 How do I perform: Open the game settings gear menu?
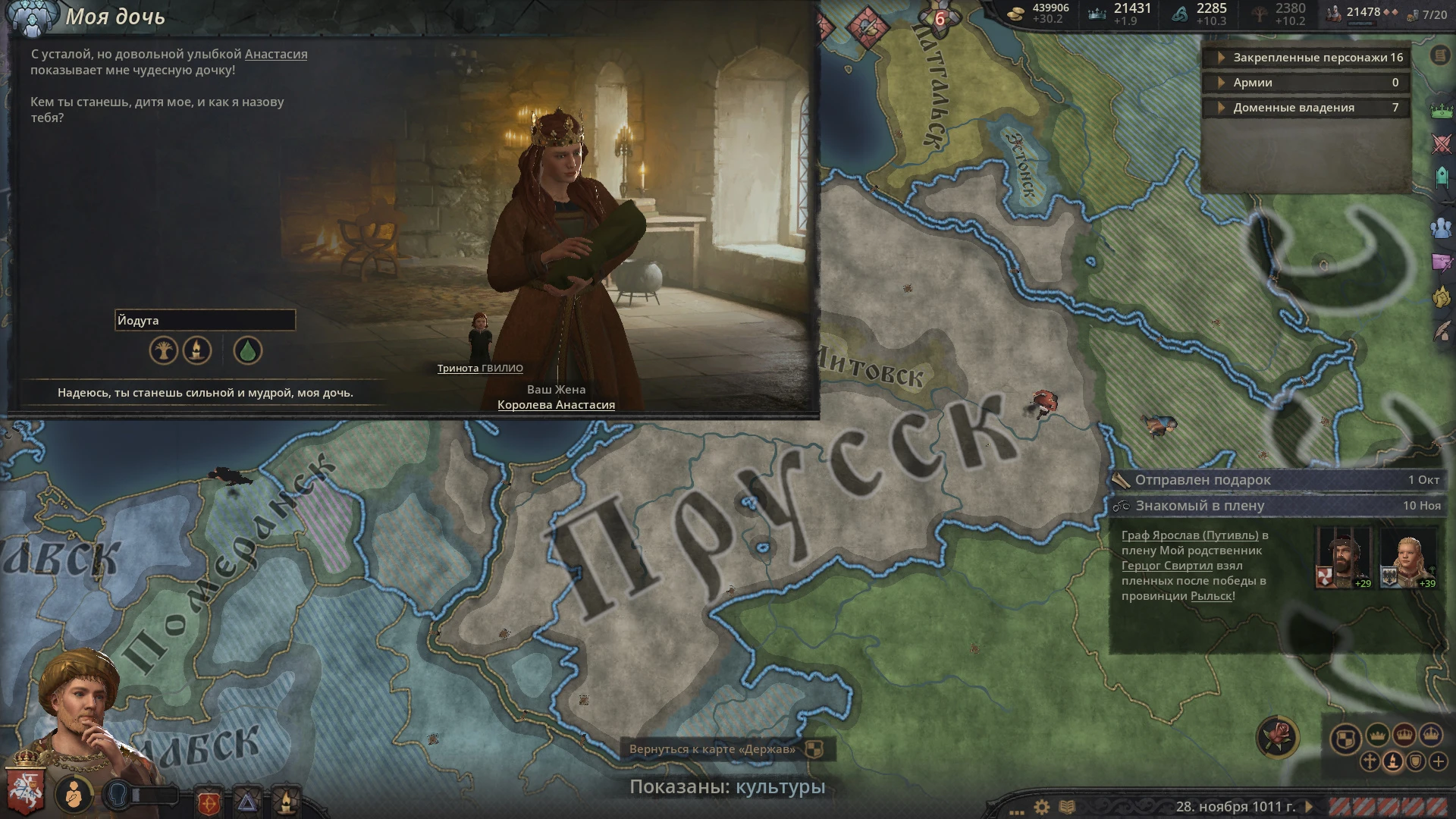(x=1042, y=805)
